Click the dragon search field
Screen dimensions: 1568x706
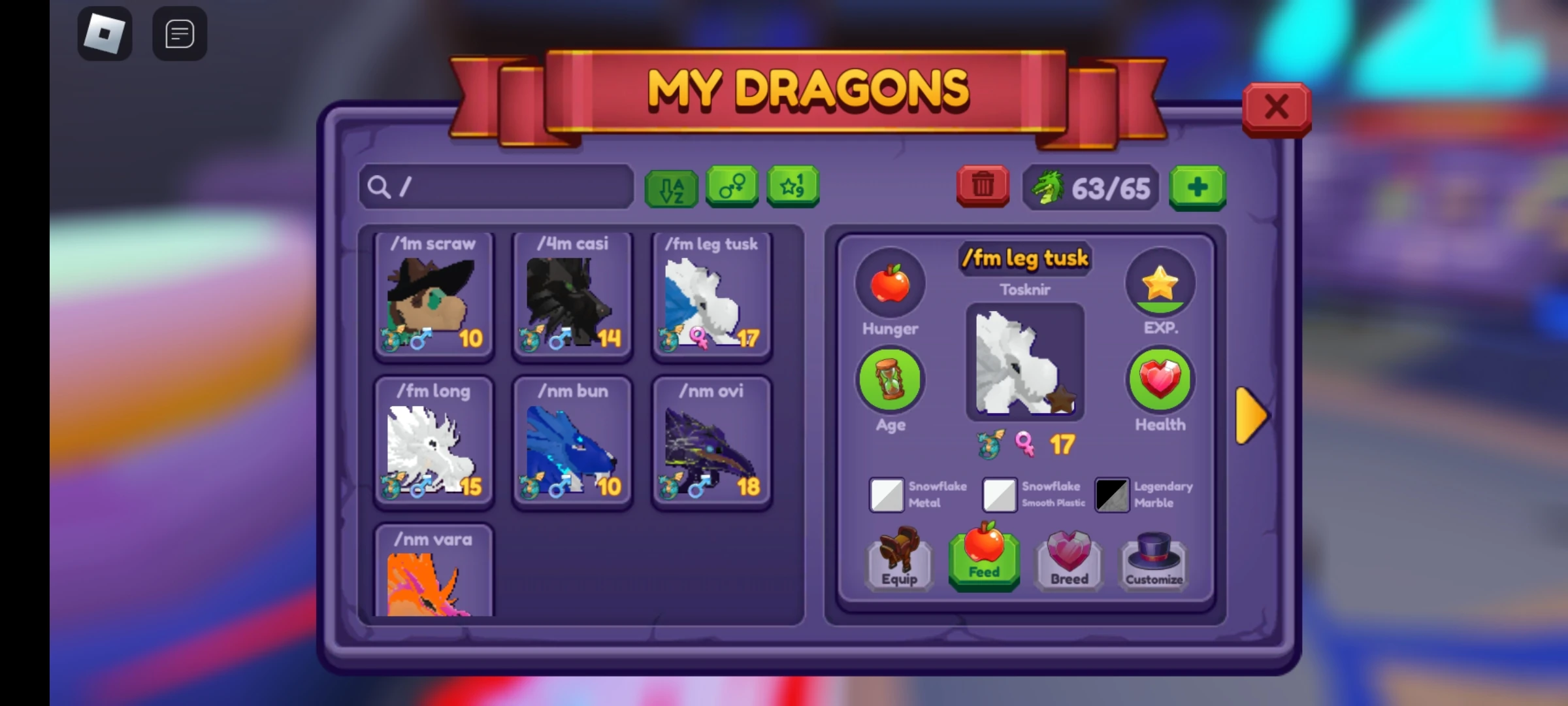495,188
